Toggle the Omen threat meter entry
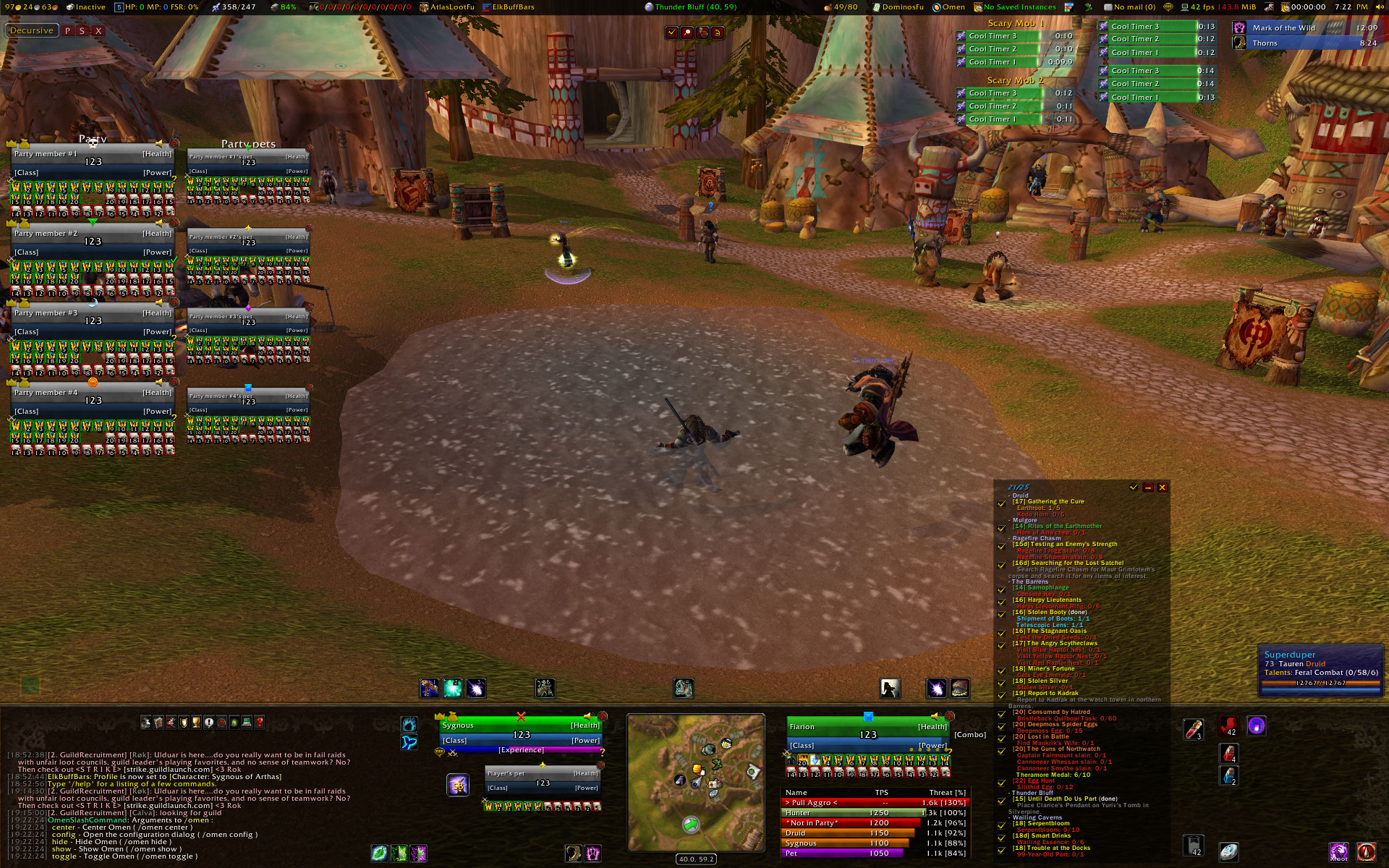The height and width of the screenshot is (868, 1389). [948, 7]
